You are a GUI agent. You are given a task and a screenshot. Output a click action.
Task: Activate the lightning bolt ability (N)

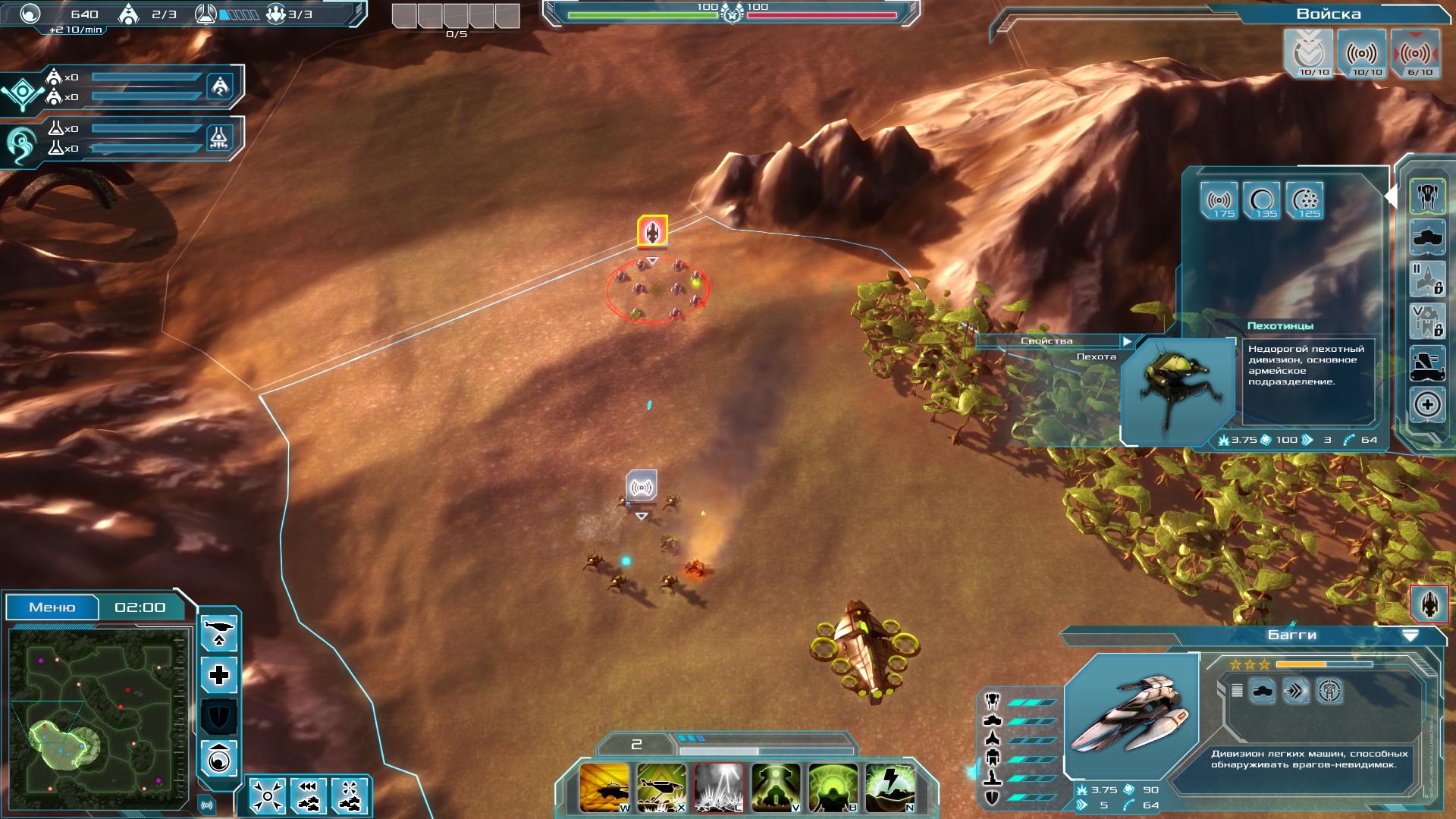[890, 788]
